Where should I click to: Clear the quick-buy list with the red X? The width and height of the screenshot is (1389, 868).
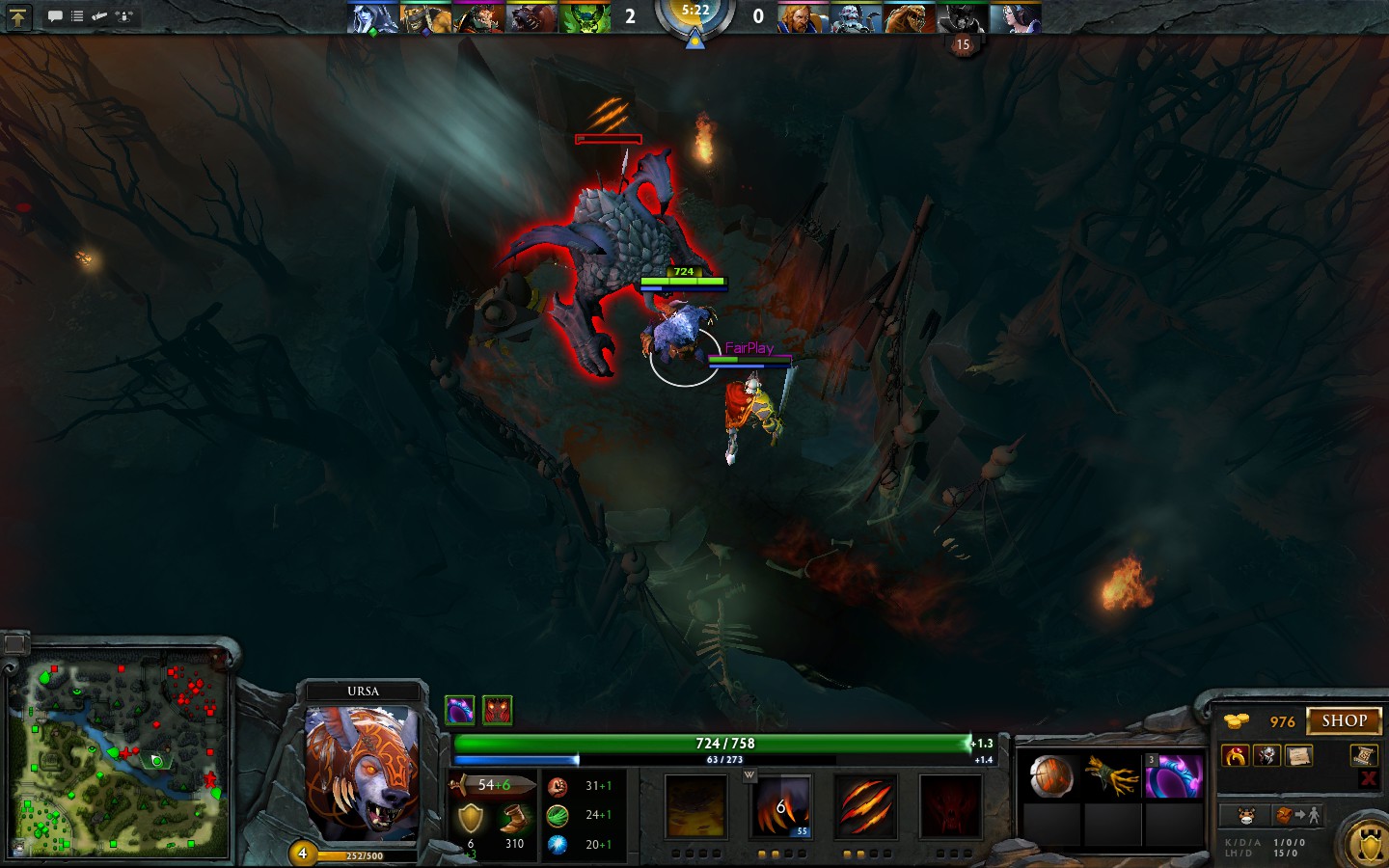coord(1368,778)
